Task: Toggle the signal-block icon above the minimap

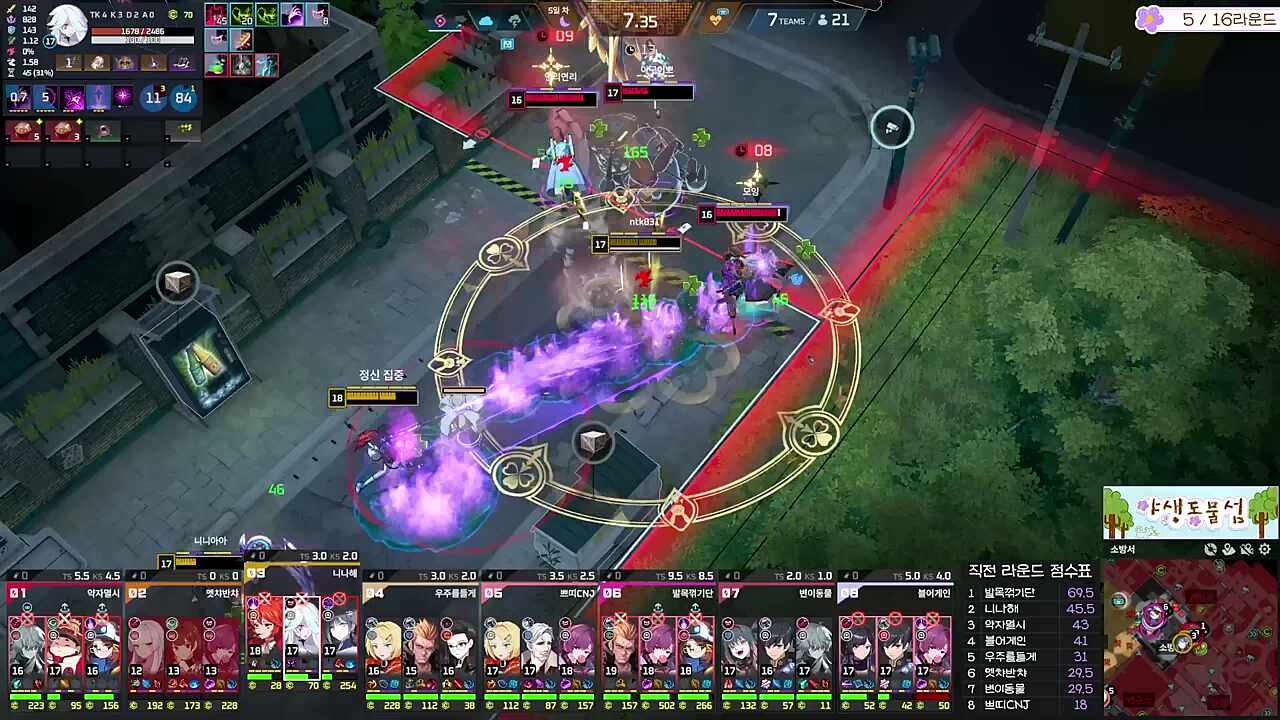Action: point(1245,549)
